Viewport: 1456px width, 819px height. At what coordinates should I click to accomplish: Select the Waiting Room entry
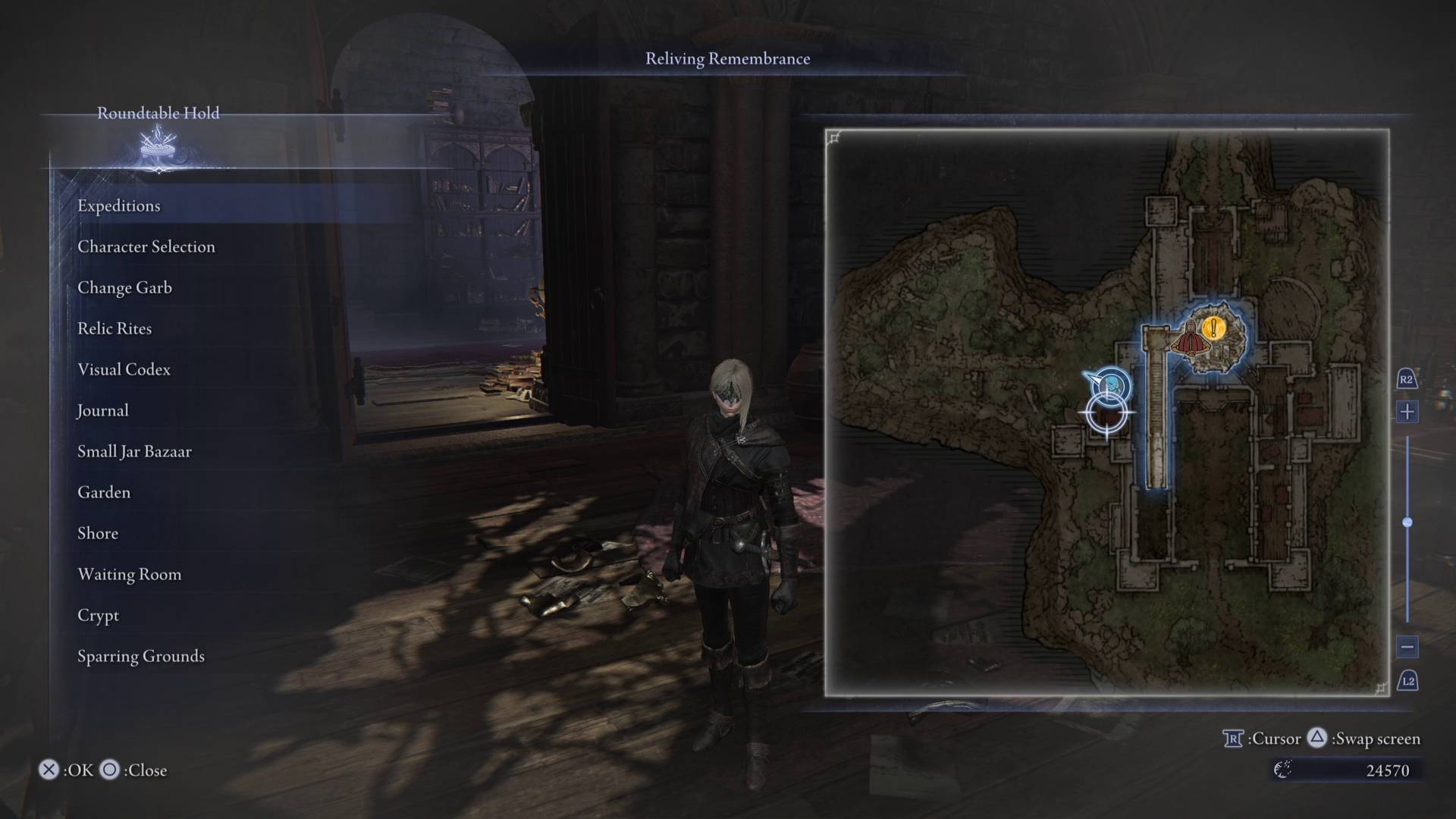pyautogui.click(x=130, y=574)
